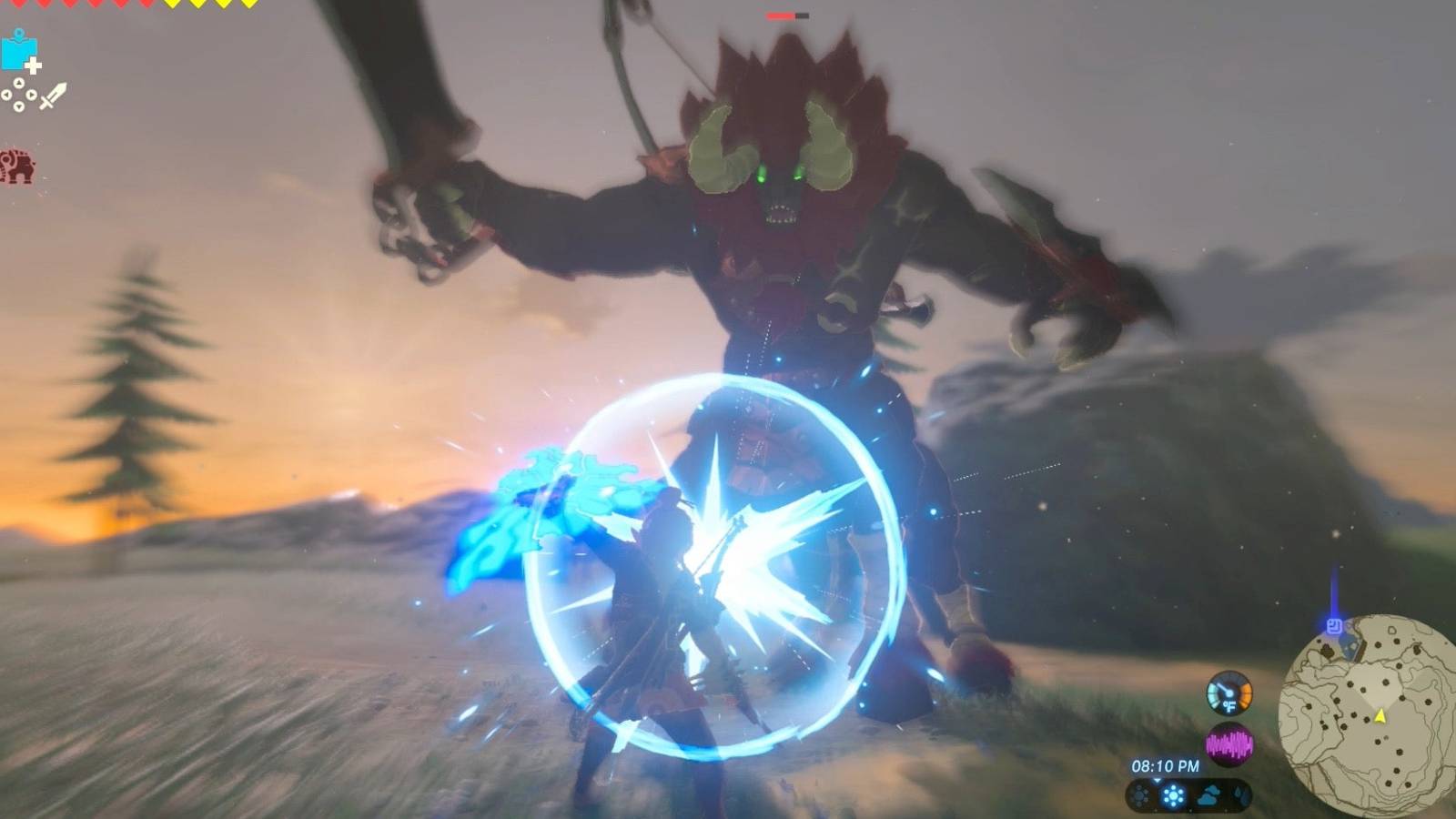Image resolution: width=1456 pixels, height=819 pixels.
Task: Open the Divine Beast Vah Ruta icon
Action: click(x=16, y=167)
